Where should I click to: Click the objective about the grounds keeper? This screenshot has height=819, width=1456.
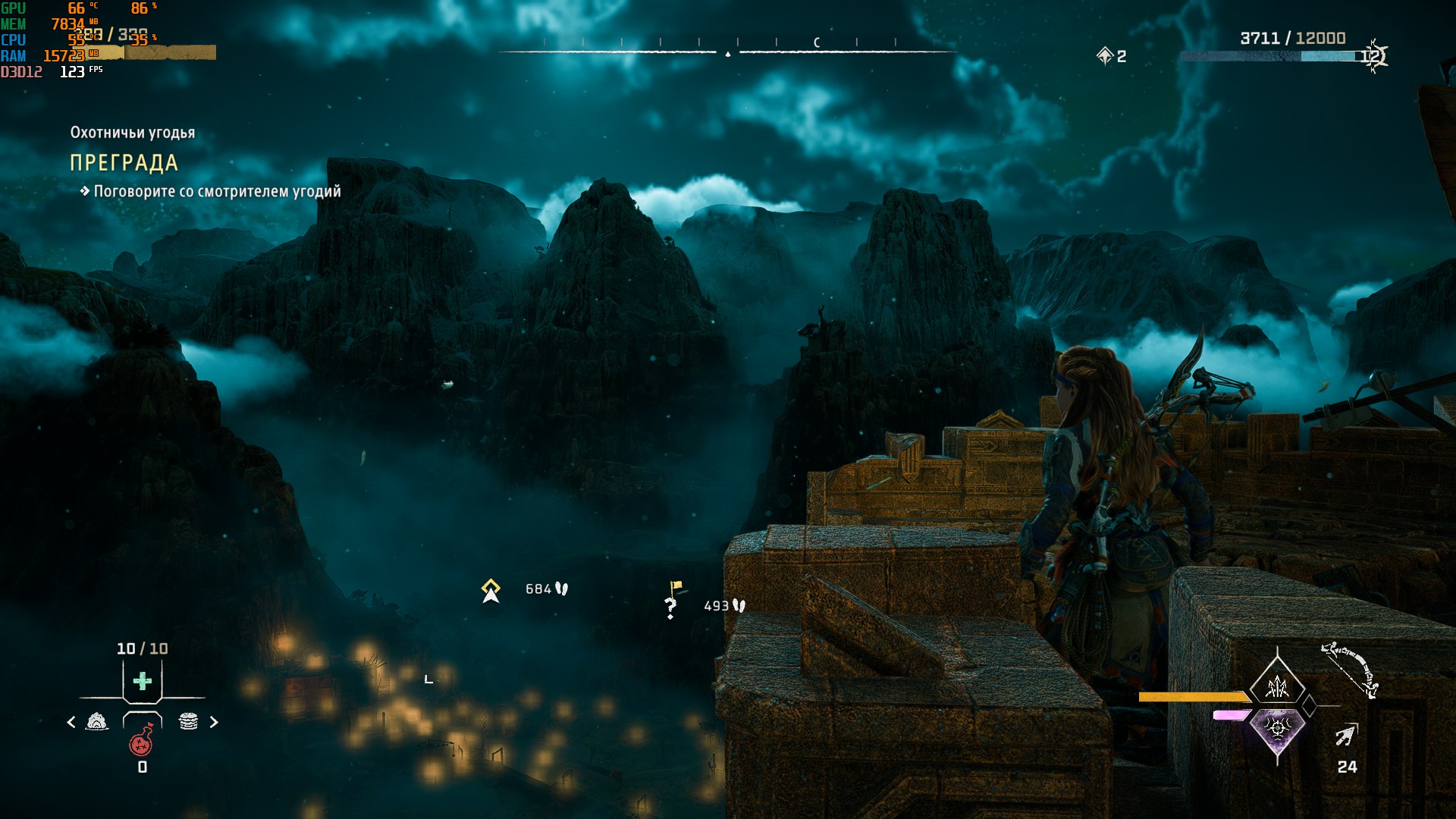pyautogui.click(x=217, y=192)
